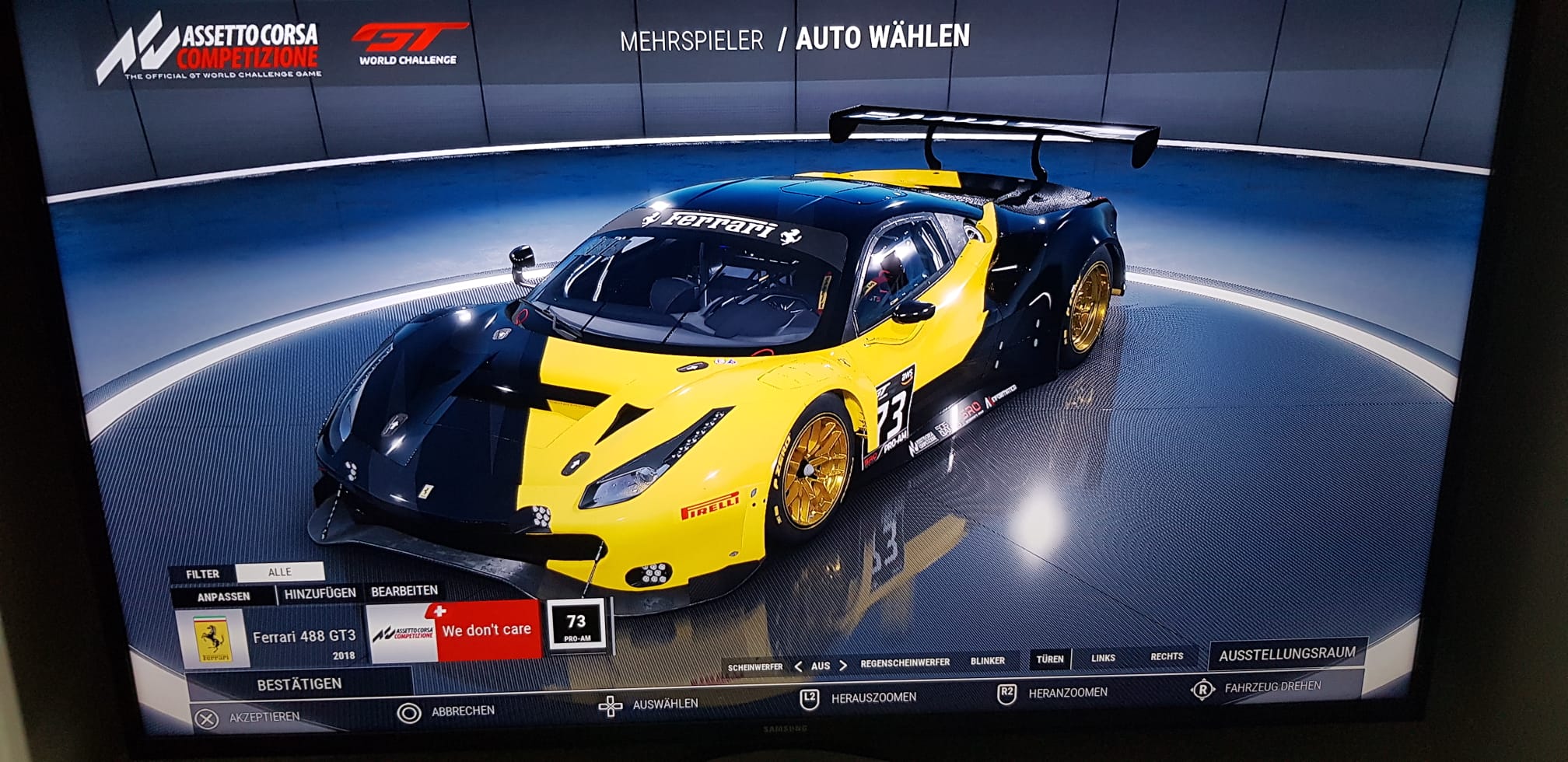Choose the 'We don't care' team entry
The width and height of the screenshot is (1568, 762).
click(453, 631)
